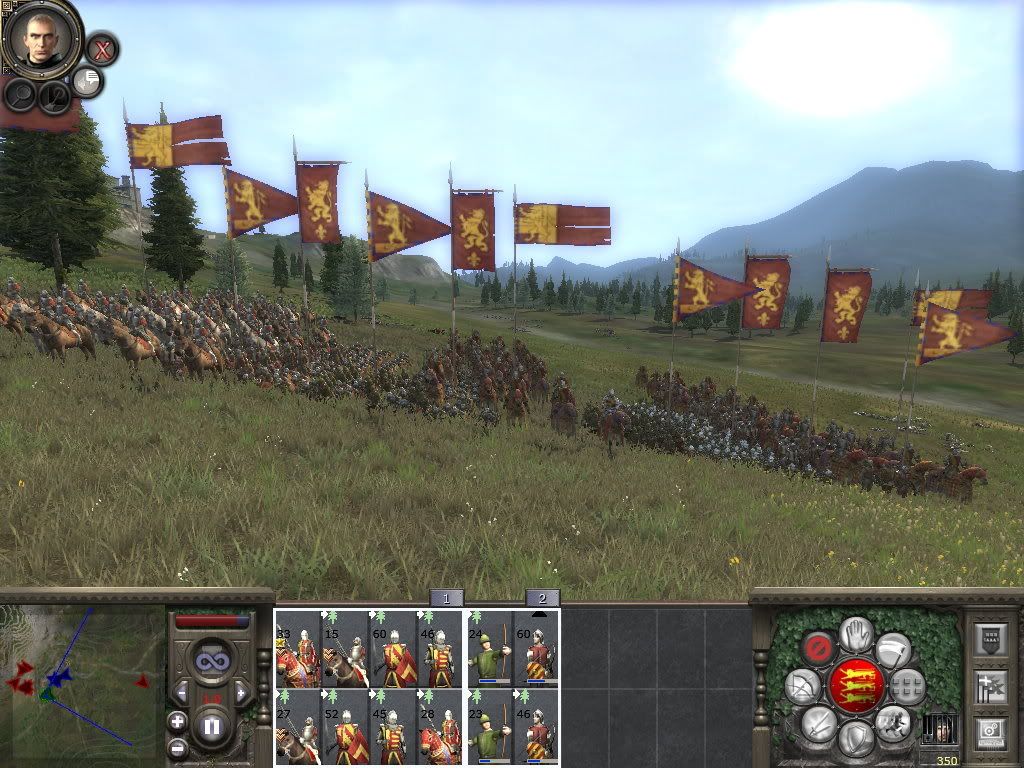Open group formations grid button
This screenshot has width=1024, height=768.
[x=907, y=686]
